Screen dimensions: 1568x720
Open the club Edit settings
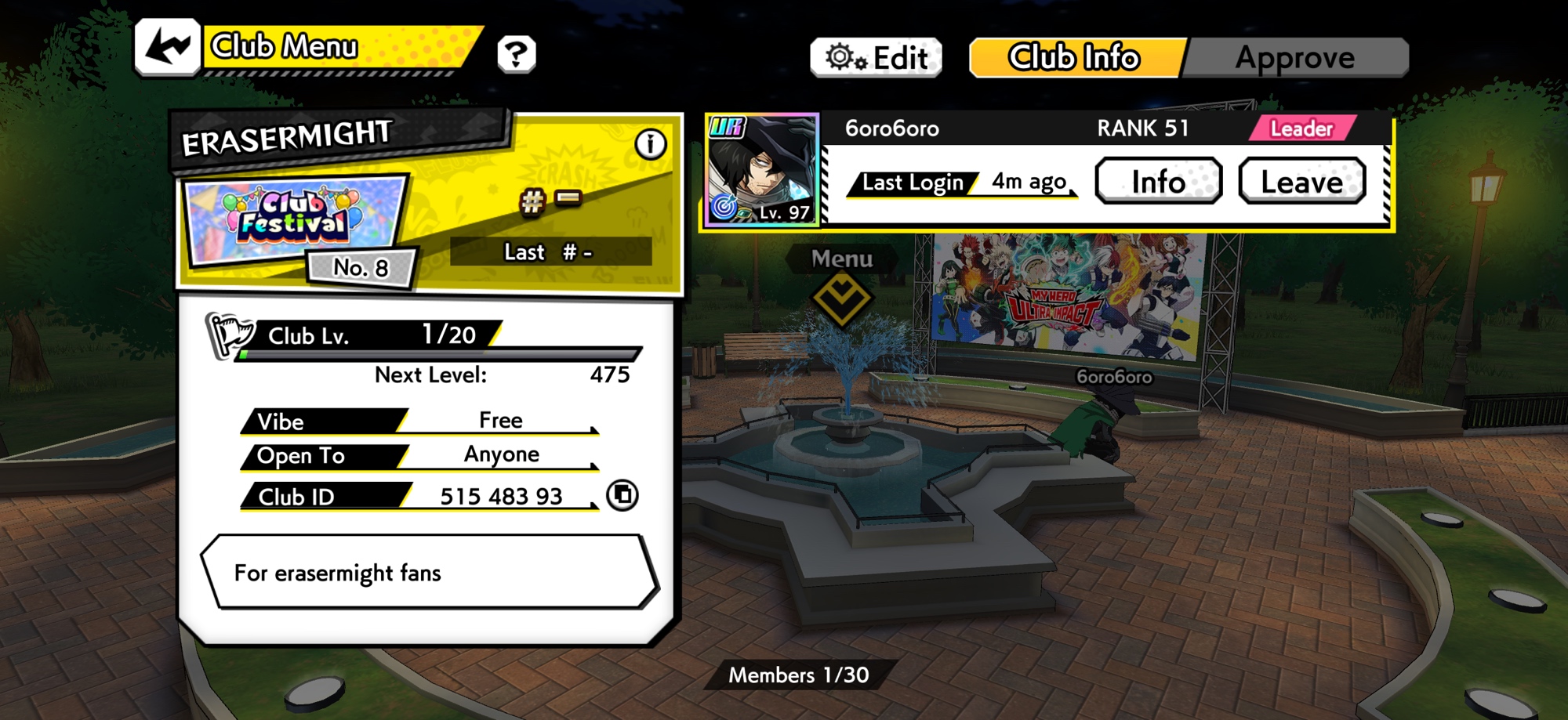(x=876, y=58)
